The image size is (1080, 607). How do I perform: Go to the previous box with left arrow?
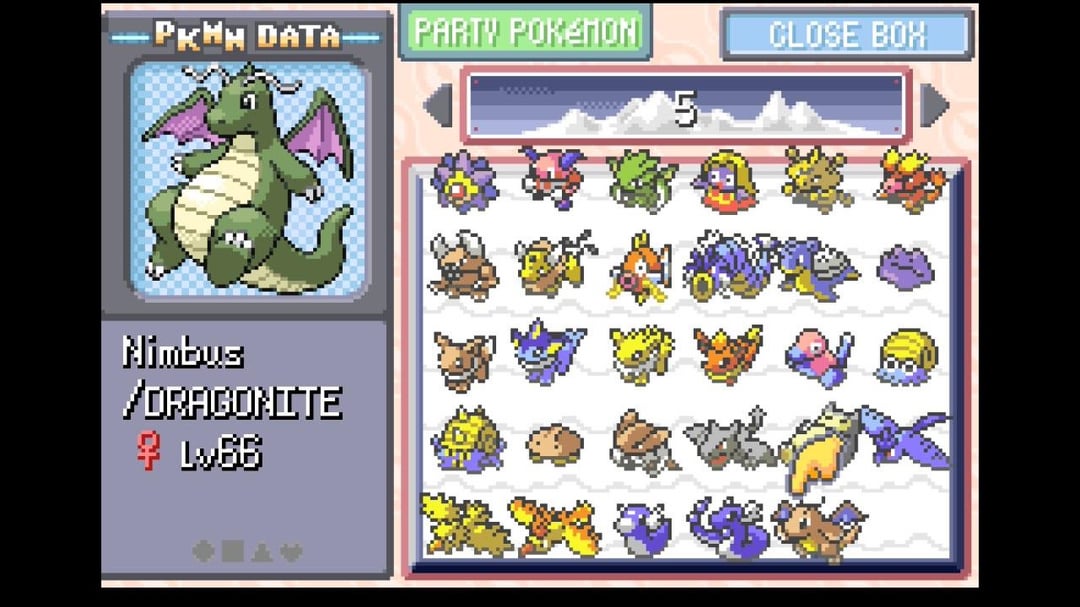[x=438, y=105]
